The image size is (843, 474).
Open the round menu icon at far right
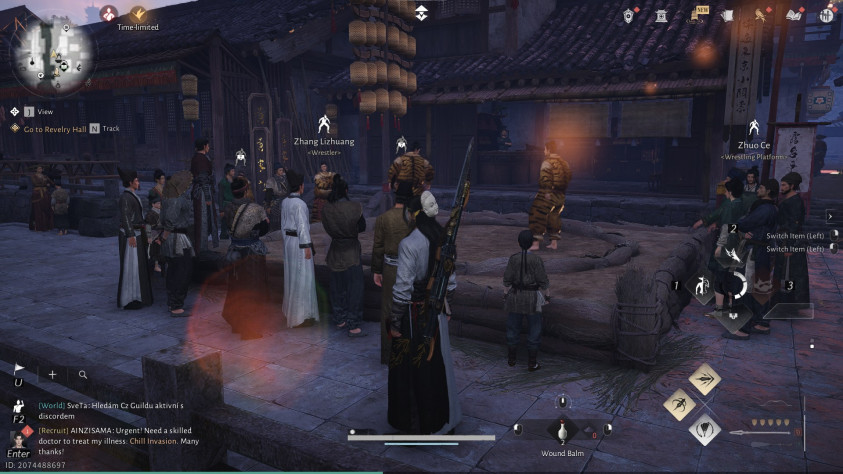[825, 15]
